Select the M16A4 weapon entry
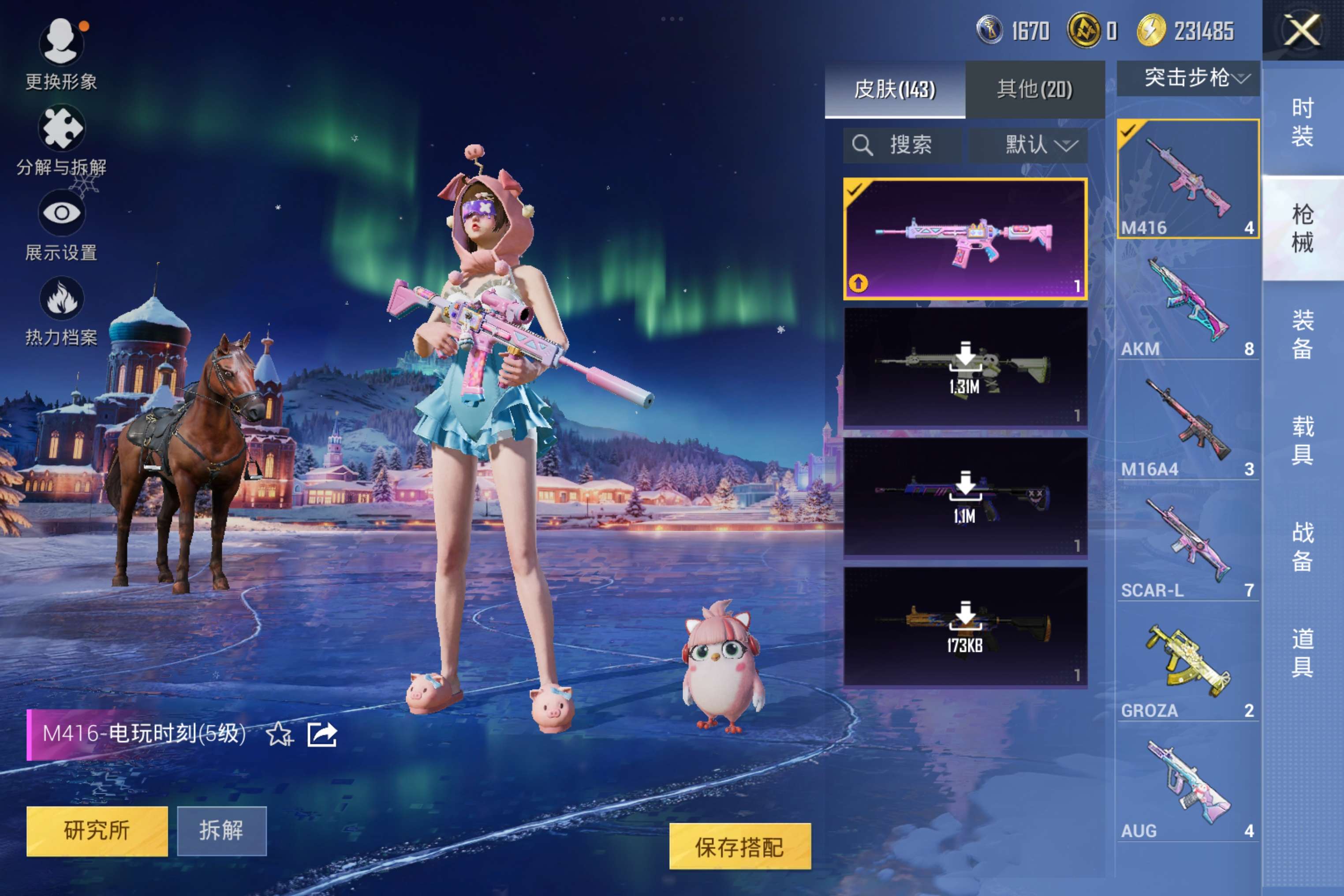 (1187, 426)
